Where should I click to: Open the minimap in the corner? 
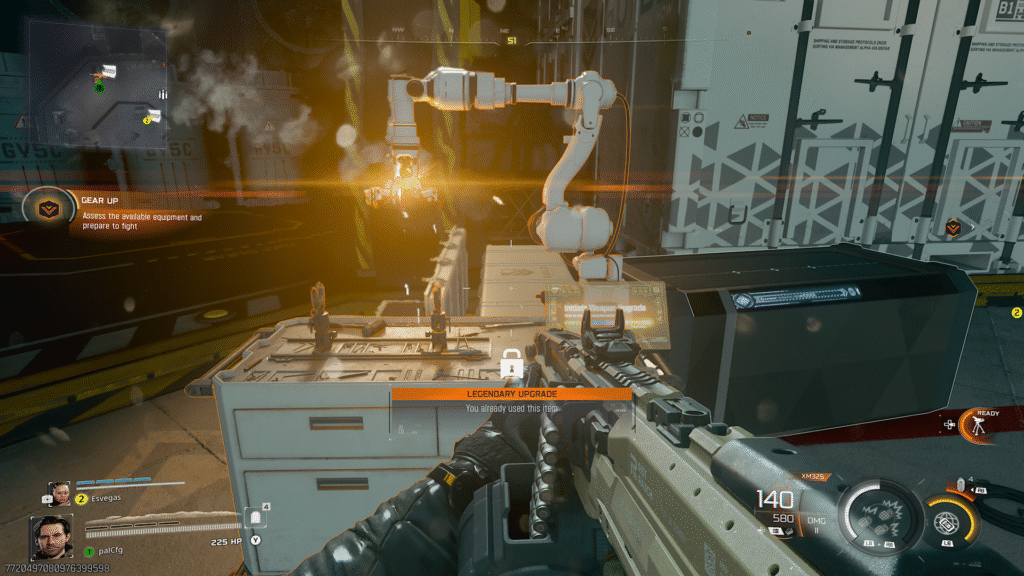coord(97,83)
